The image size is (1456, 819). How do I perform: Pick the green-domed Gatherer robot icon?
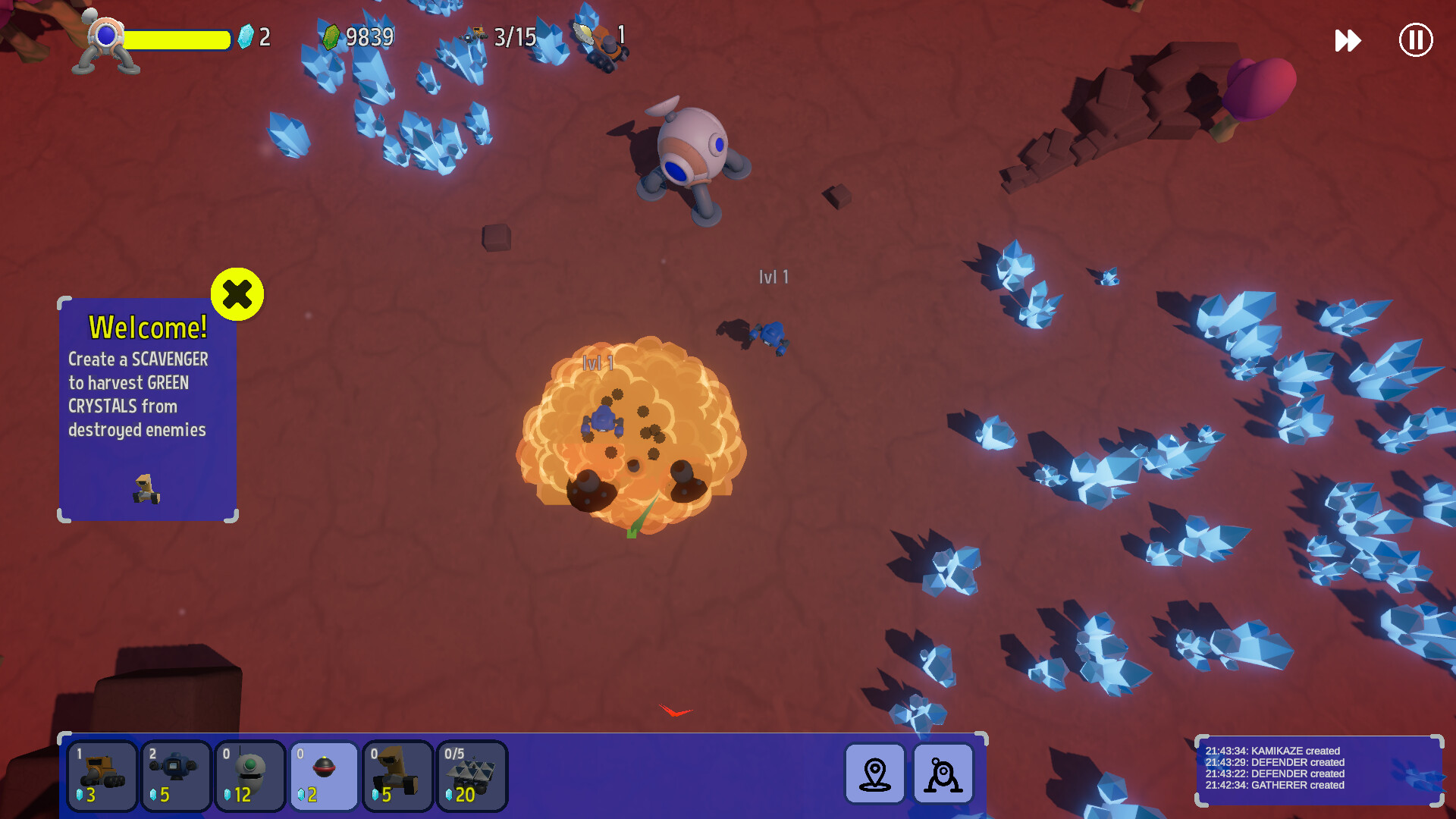point(249,776)
